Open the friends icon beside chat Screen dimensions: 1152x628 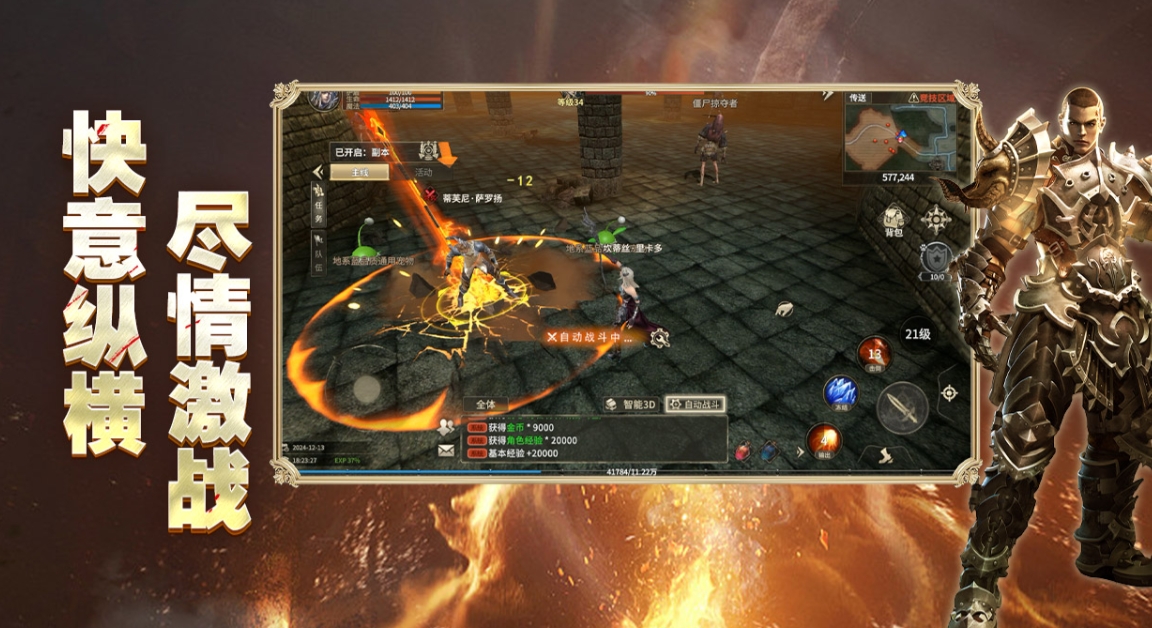(x=446, y=426)
